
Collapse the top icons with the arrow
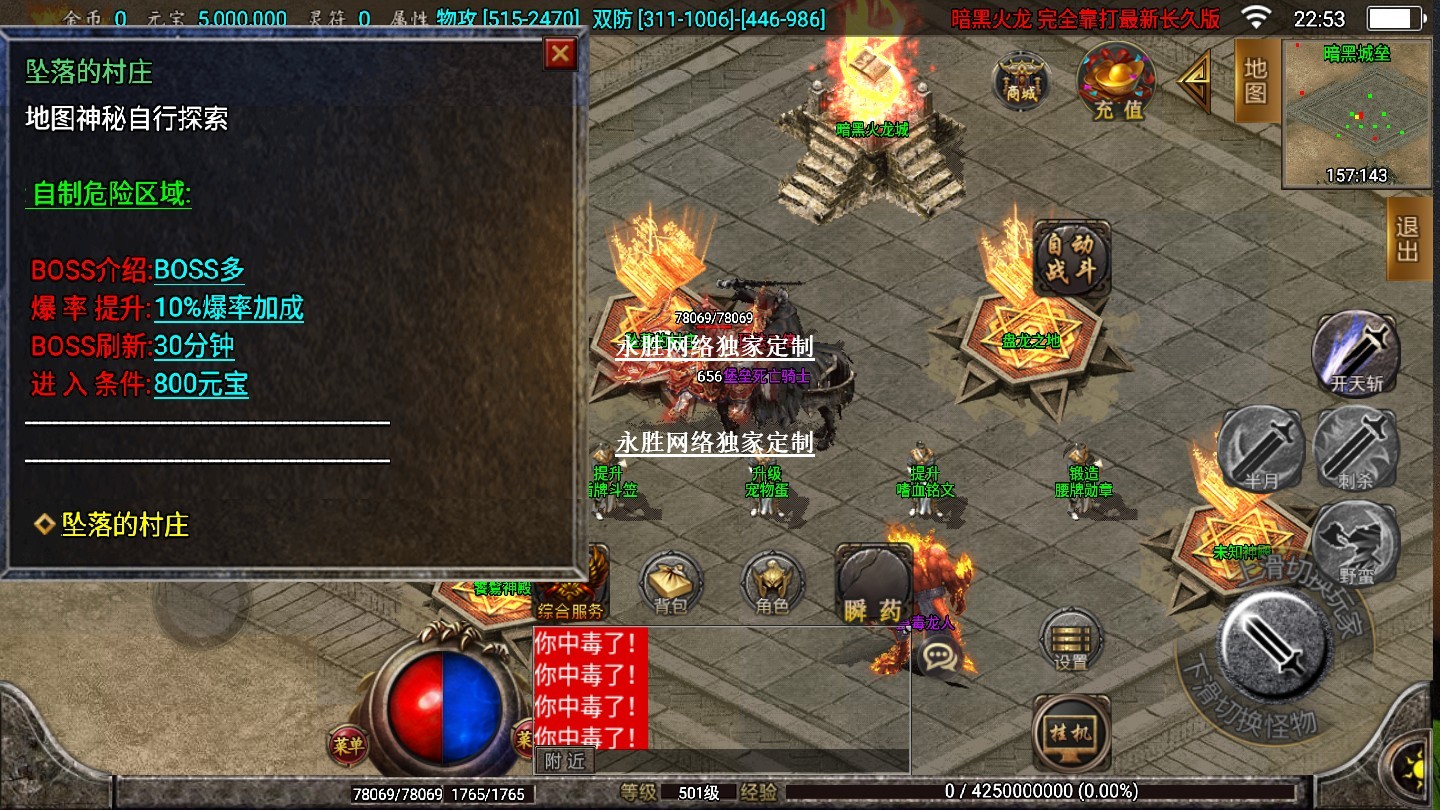(1195, 82)
